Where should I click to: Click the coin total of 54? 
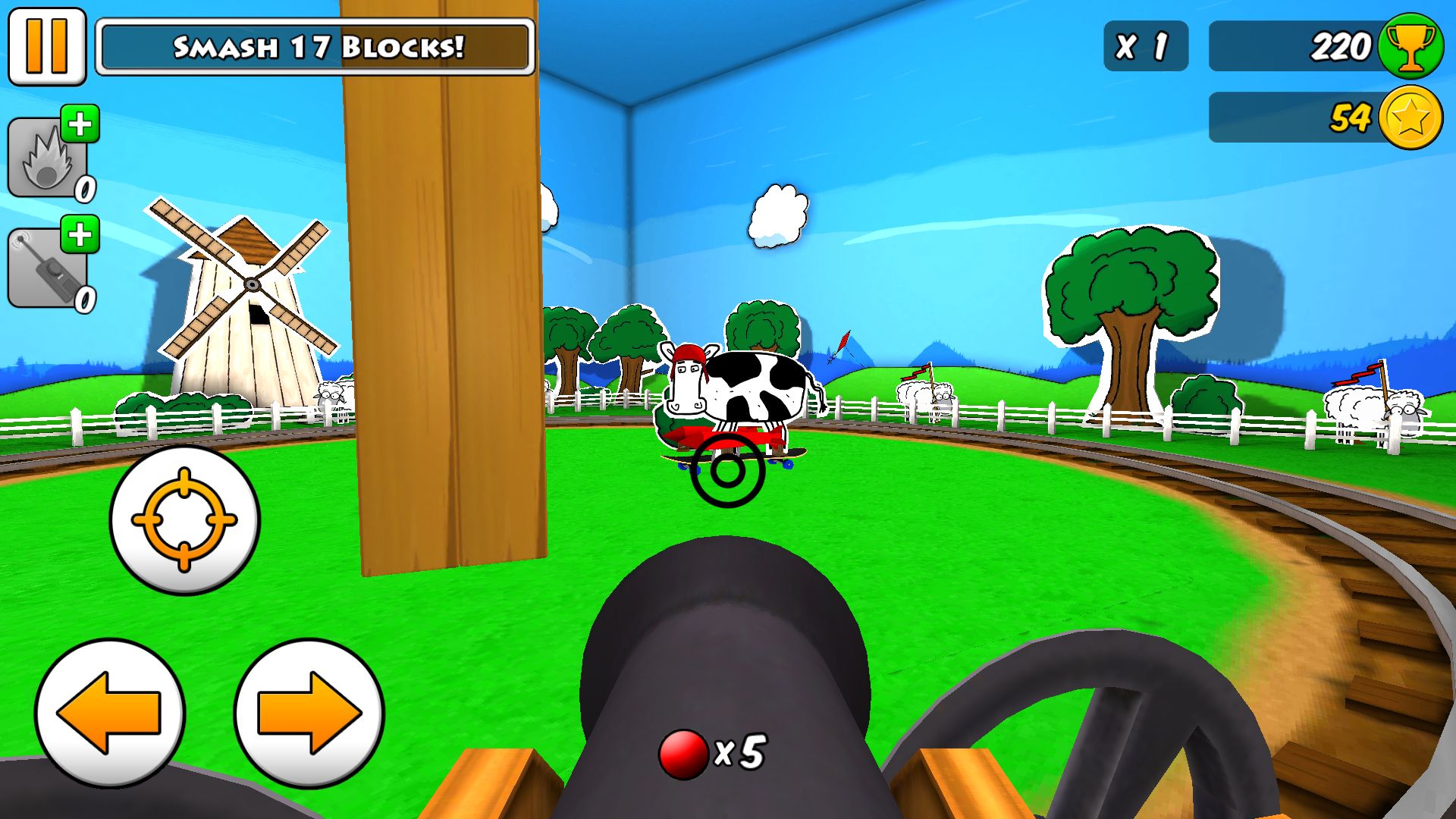(x=1350, y=118)
